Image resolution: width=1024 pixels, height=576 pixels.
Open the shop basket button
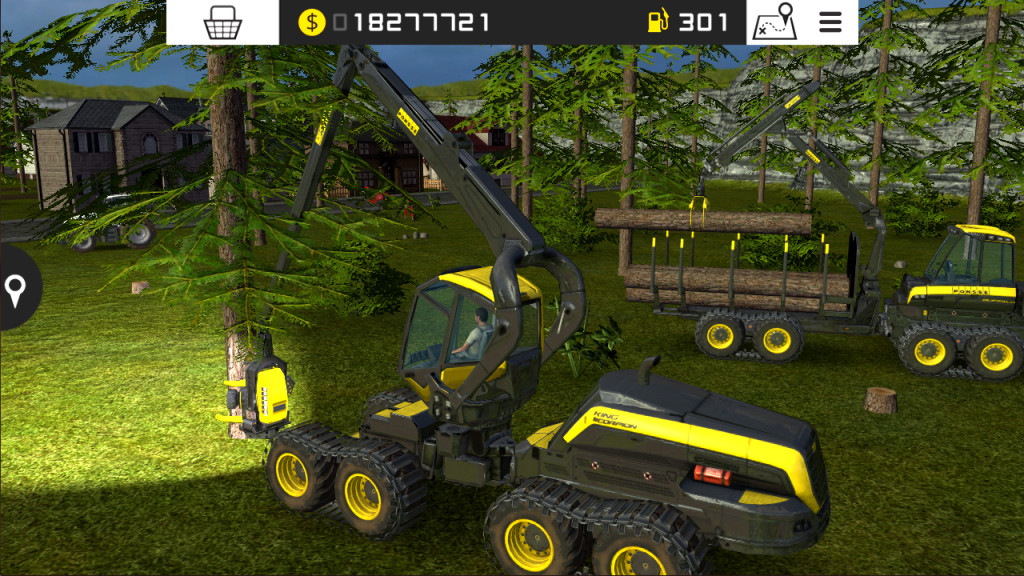[222, 22]
